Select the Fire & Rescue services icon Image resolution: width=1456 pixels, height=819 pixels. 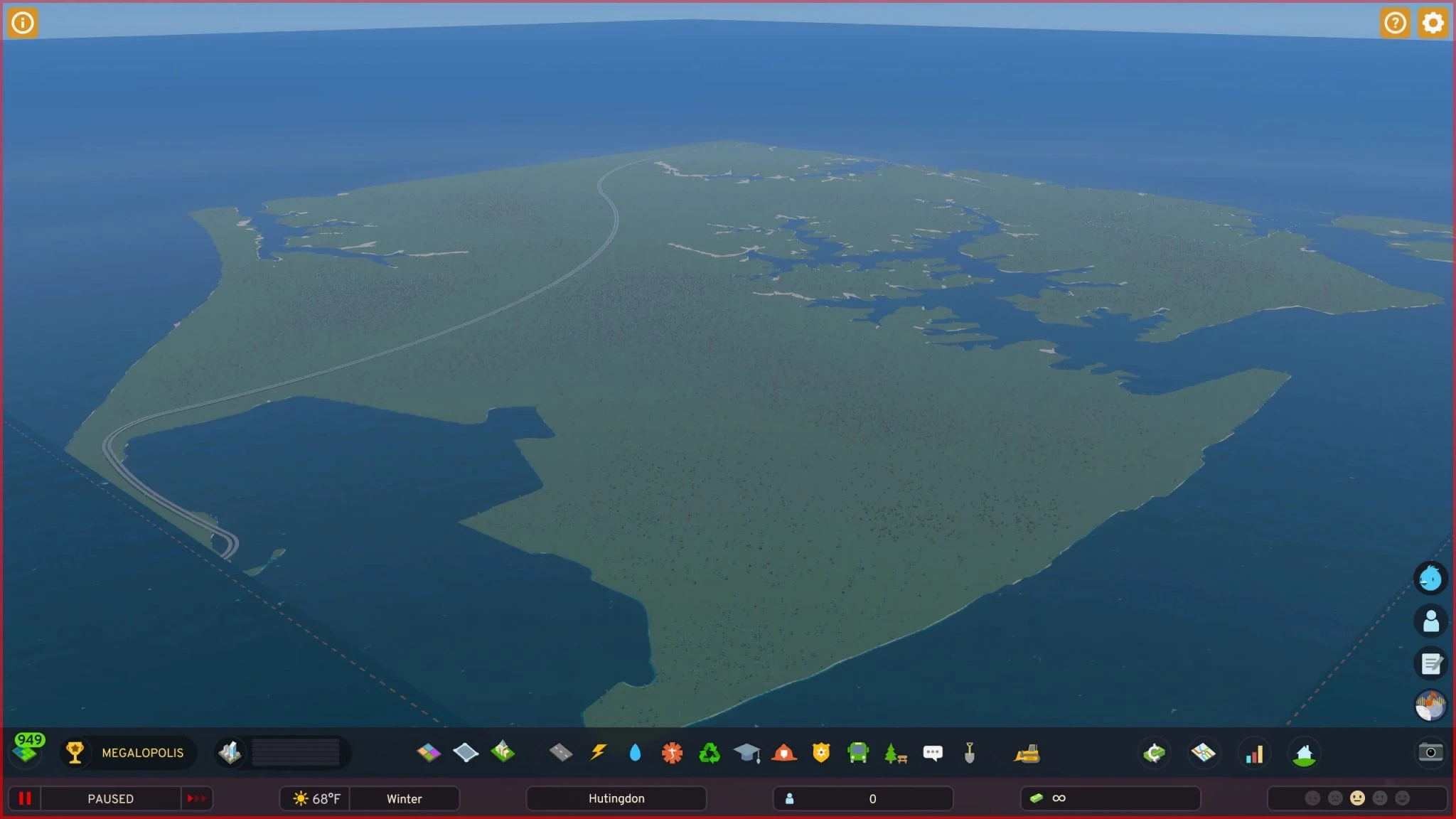tap(784, 753)
